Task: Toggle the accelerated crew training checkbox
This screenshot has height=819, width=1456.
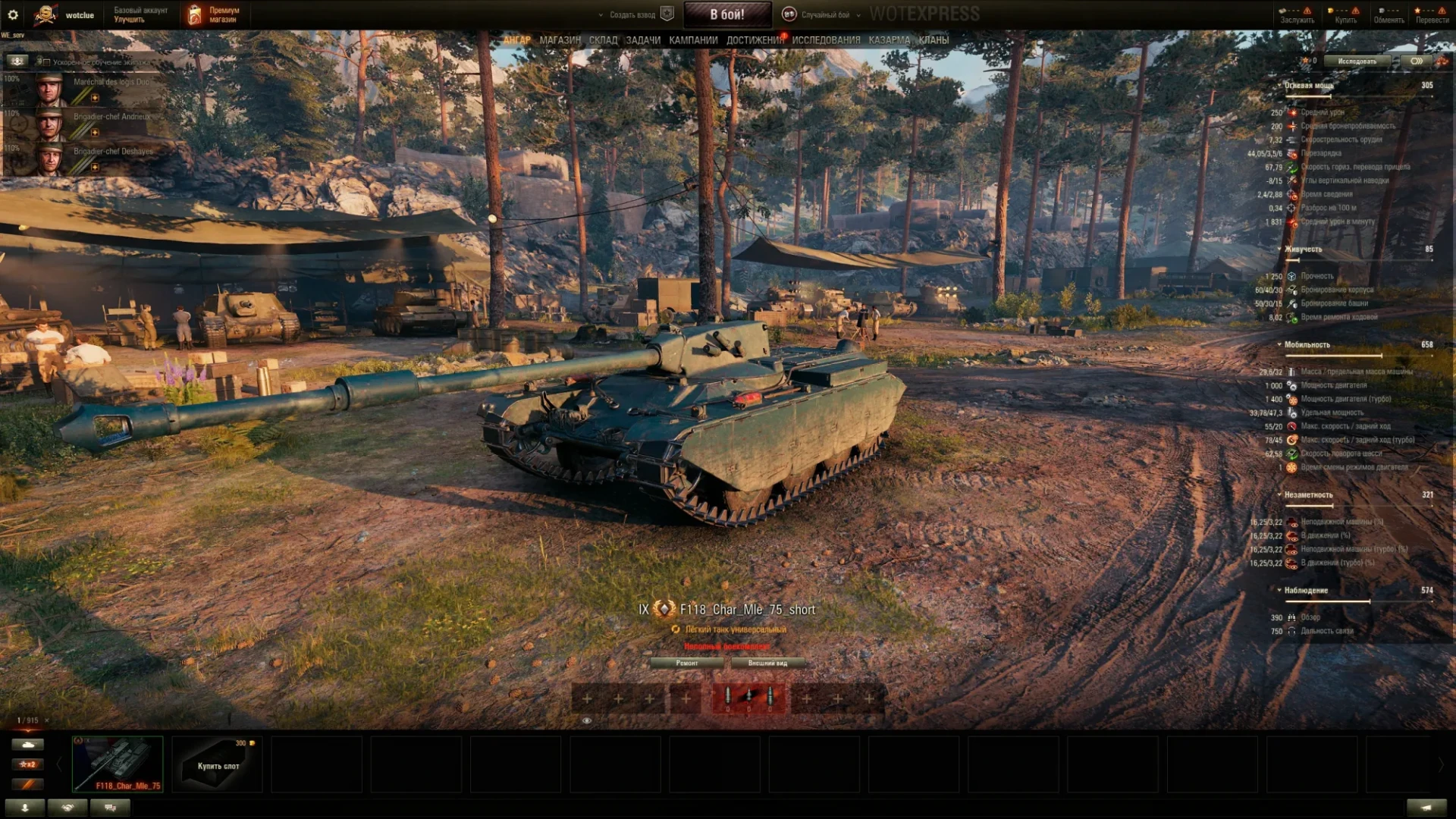Action: (43, 62)
